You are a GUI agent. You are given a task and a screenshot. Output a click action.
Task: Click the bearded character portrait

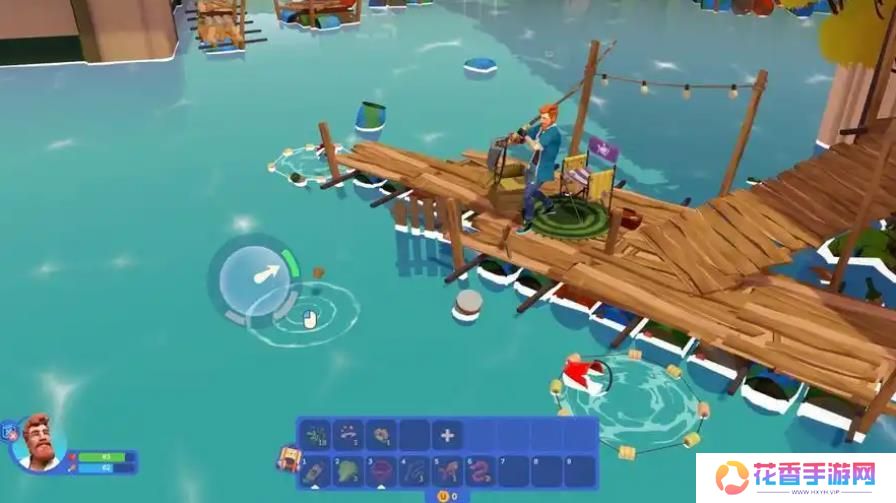40,441
